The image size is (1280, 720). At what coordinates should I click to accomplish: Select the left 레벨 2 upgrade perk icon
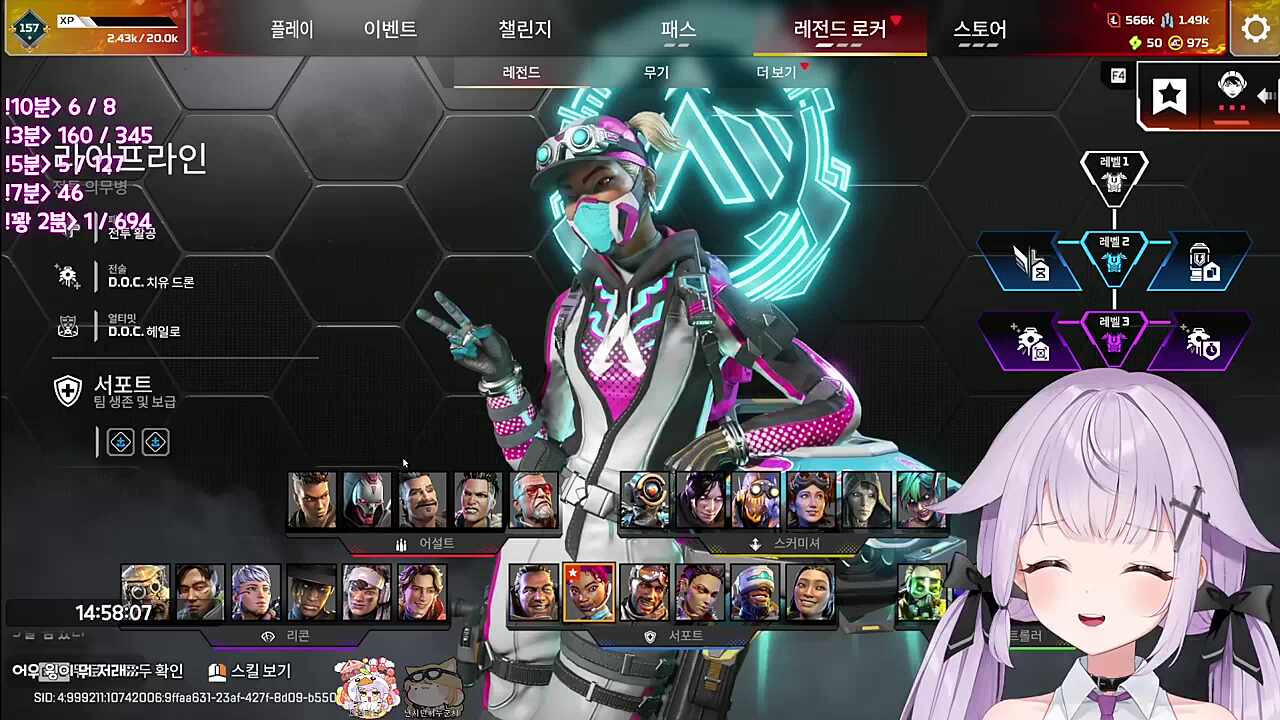tap(1034, 262)
